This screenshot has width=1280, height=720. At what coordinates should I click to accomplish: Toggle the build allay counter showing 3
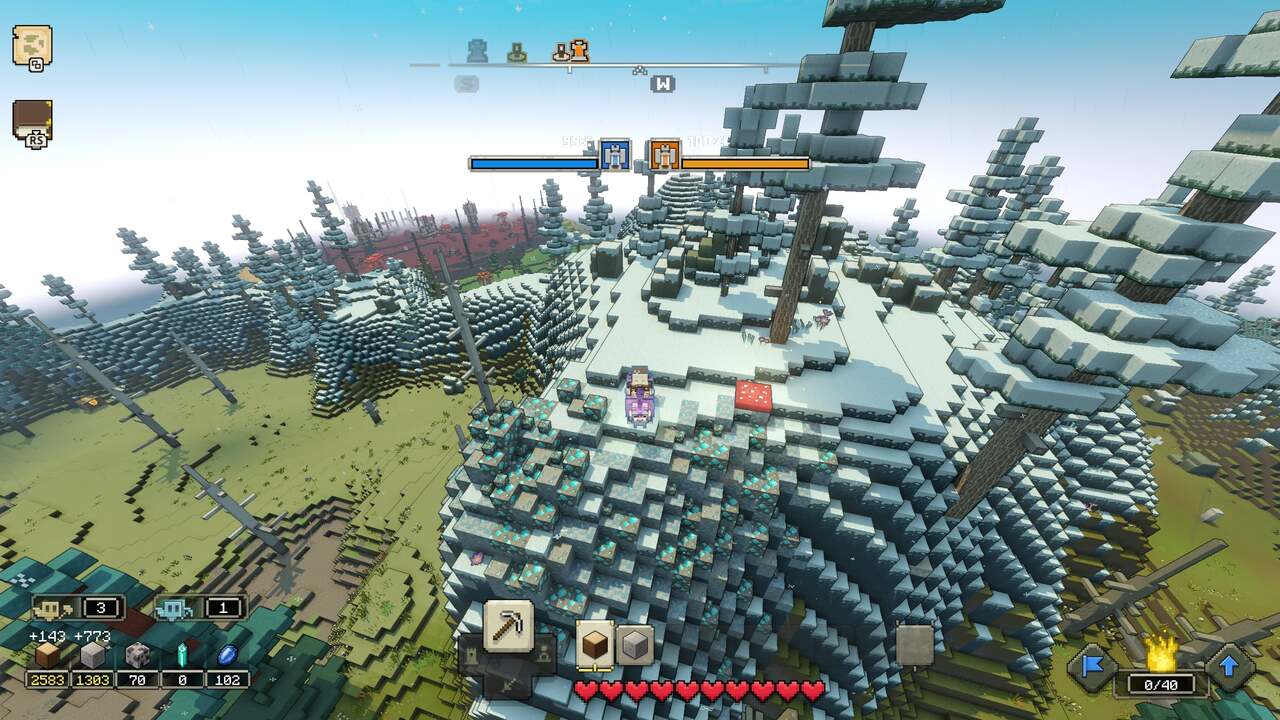coord(80,605)
